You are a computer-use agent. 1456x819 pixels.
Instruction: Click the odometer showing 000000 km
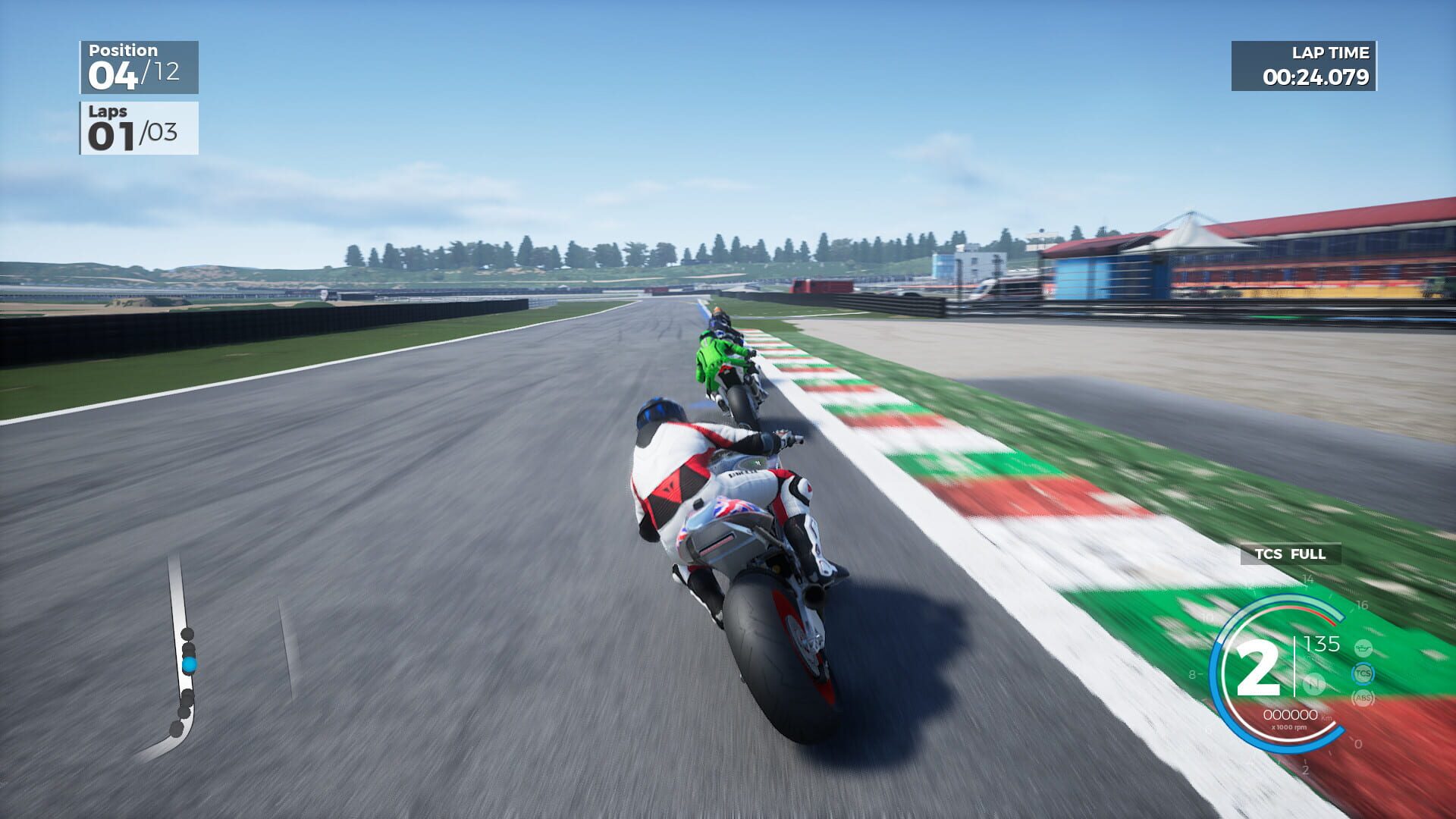[x=1291, y=714]
